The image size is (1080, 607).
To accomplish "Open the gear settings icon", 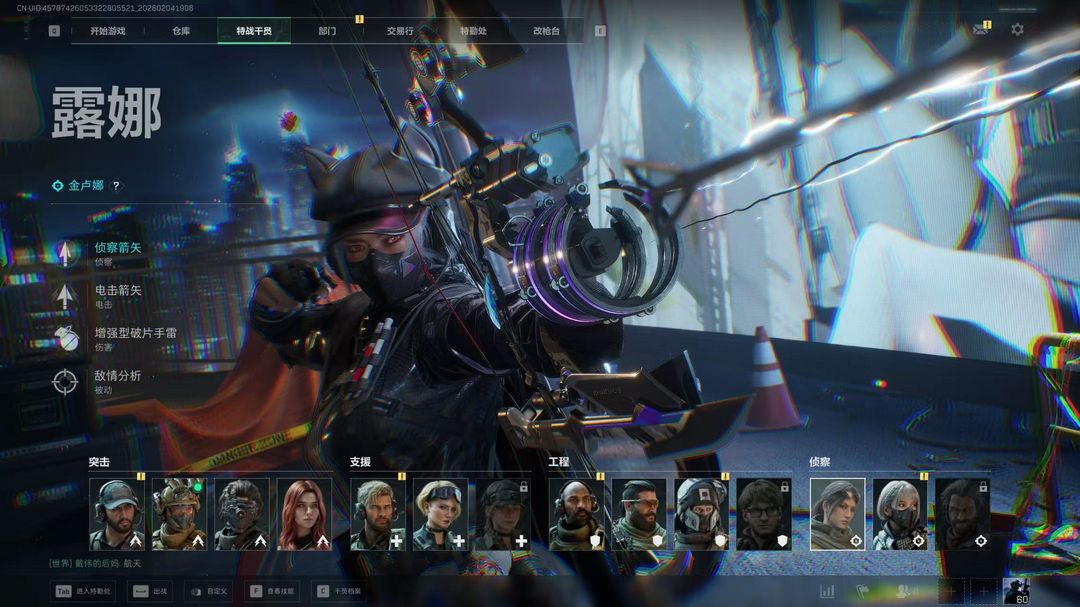I will click(x=1017, y=30).
